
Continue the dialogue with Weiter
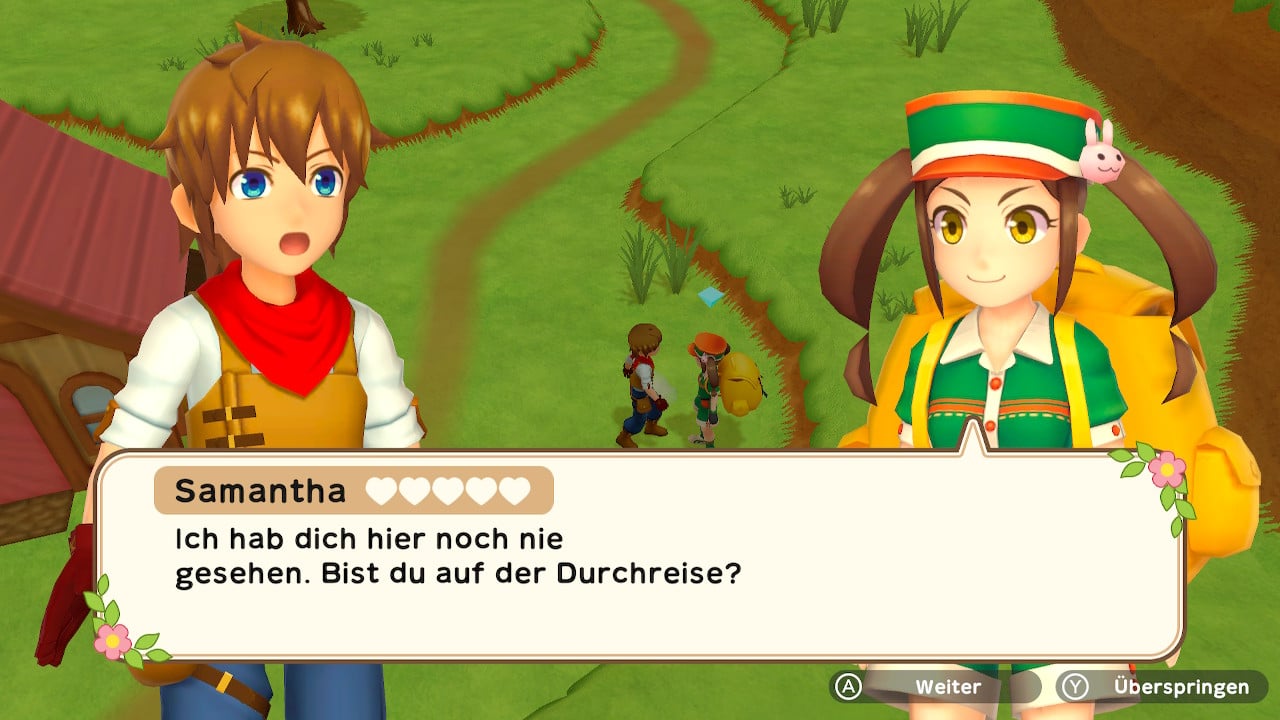[x=934, y=687]
